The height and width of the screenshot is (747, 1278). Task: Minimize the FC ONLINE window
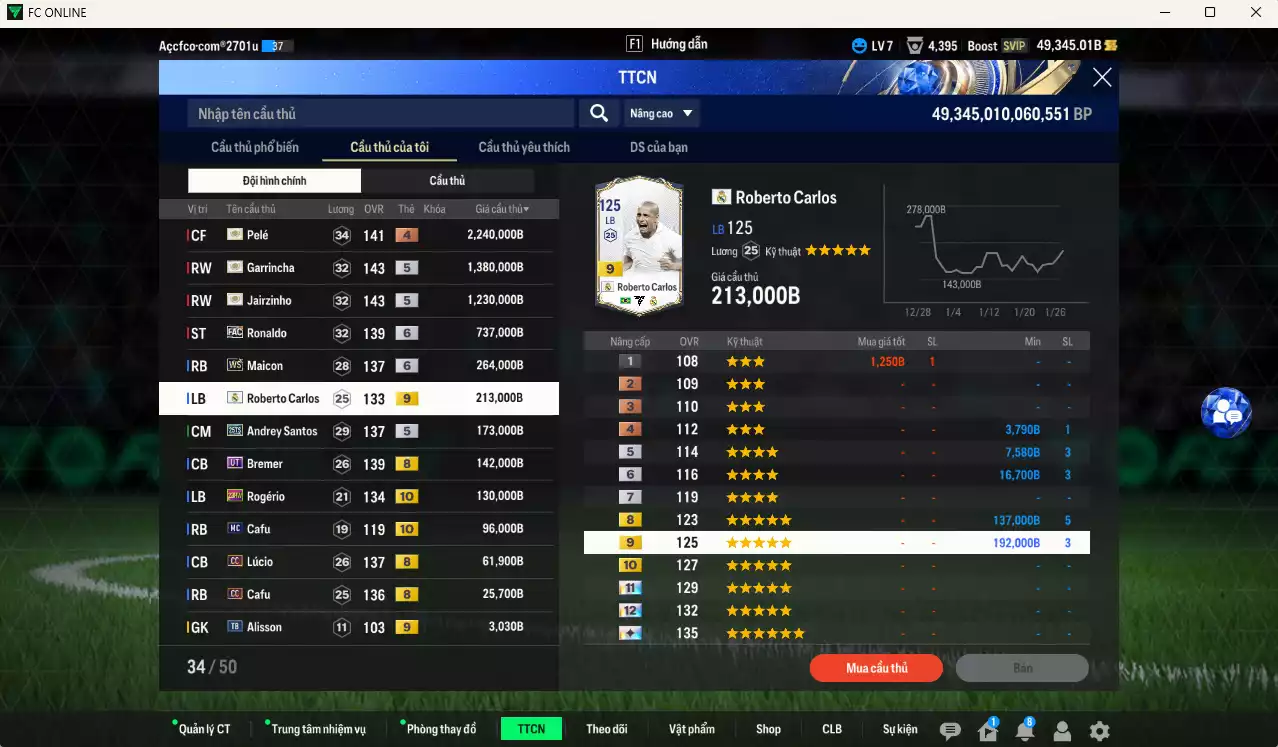click(1165, 12)
